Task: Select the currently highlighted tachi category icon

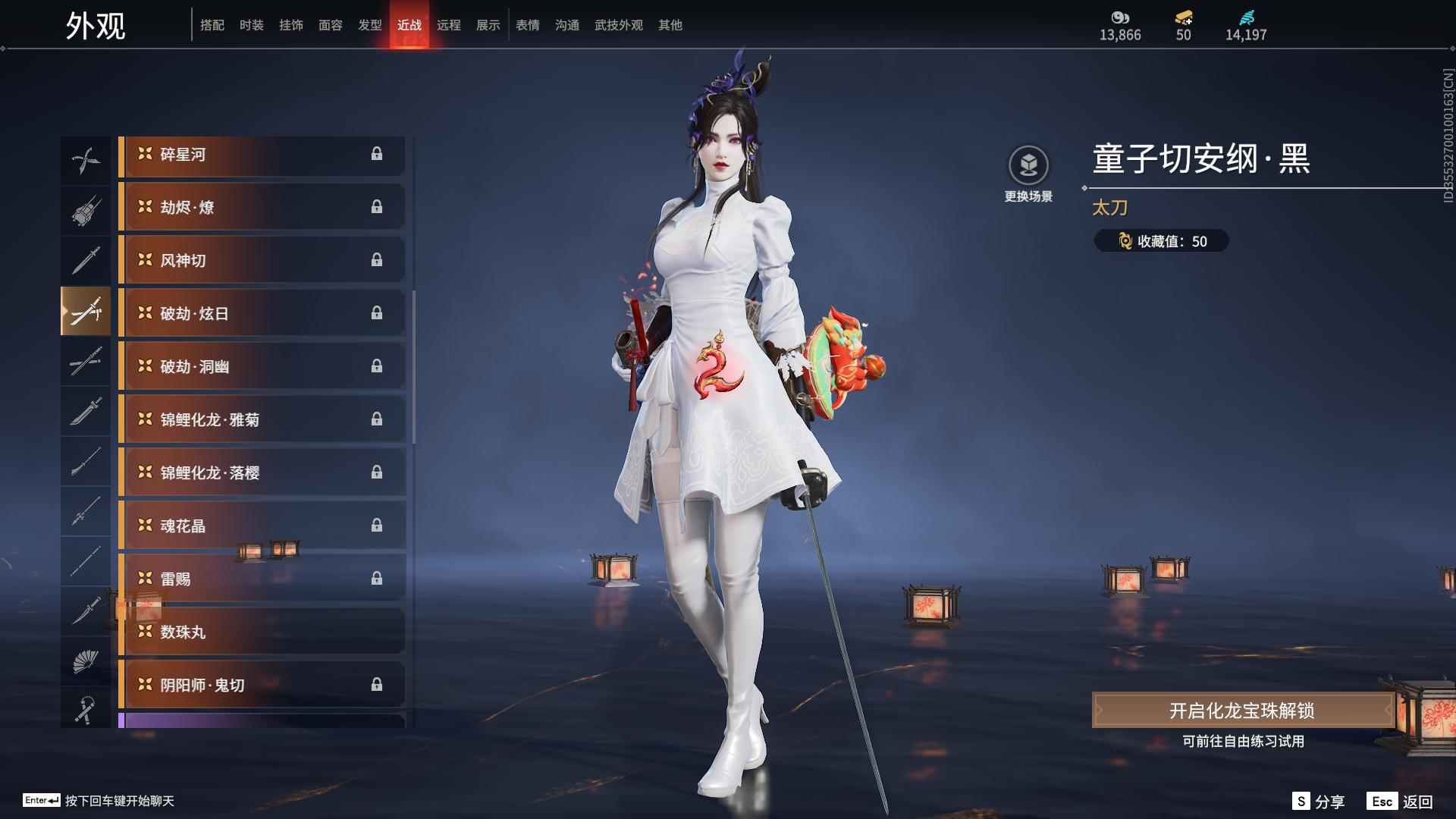Action: (x=86, y=311)
